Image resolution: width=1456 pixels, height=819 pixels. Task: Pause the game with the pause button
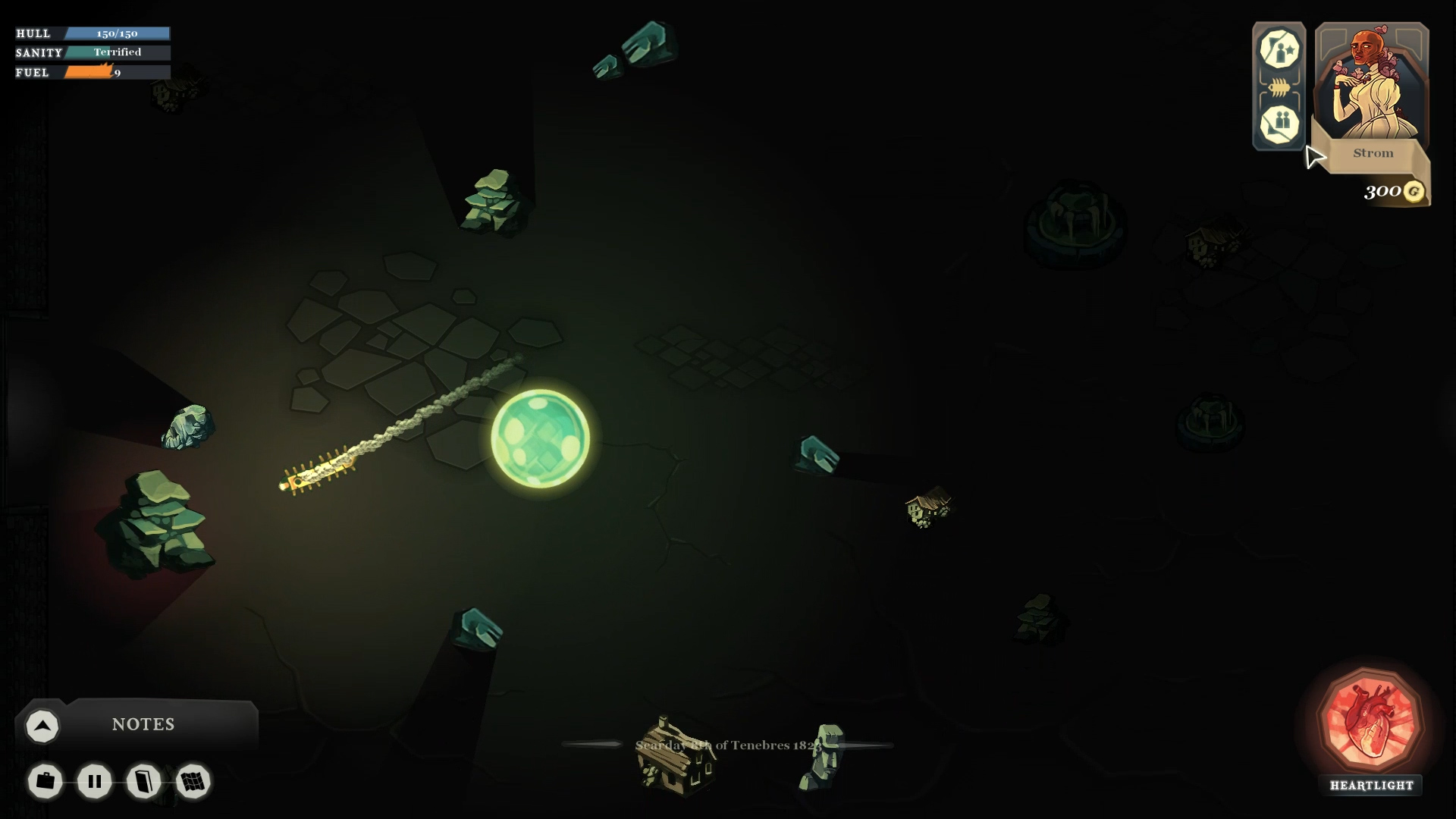(x=95, y=781)
